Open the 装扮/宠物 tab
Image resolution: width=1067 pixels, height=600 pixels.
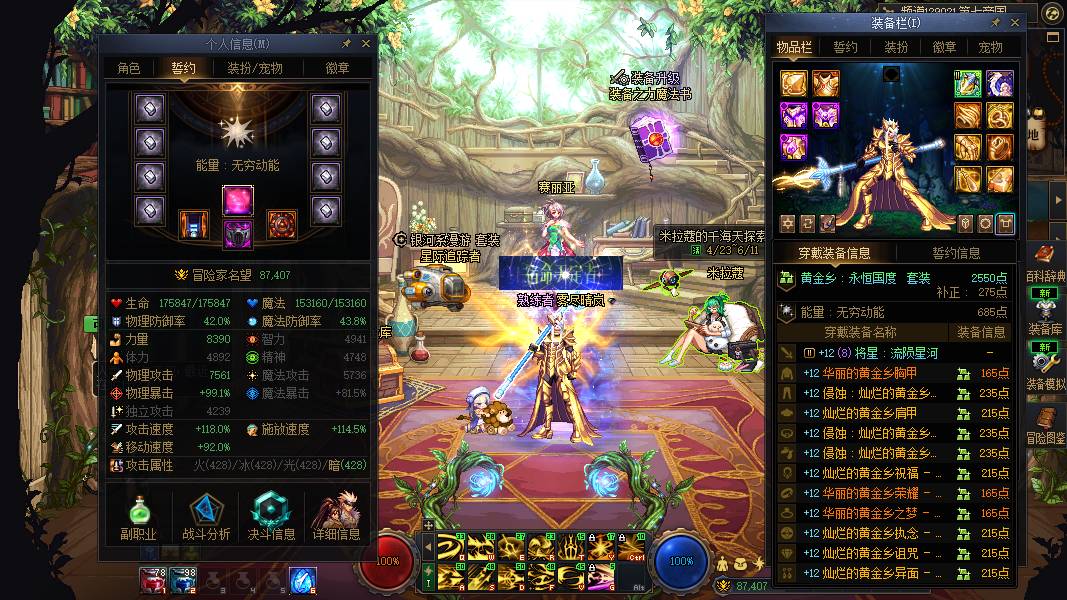(254, 68)
